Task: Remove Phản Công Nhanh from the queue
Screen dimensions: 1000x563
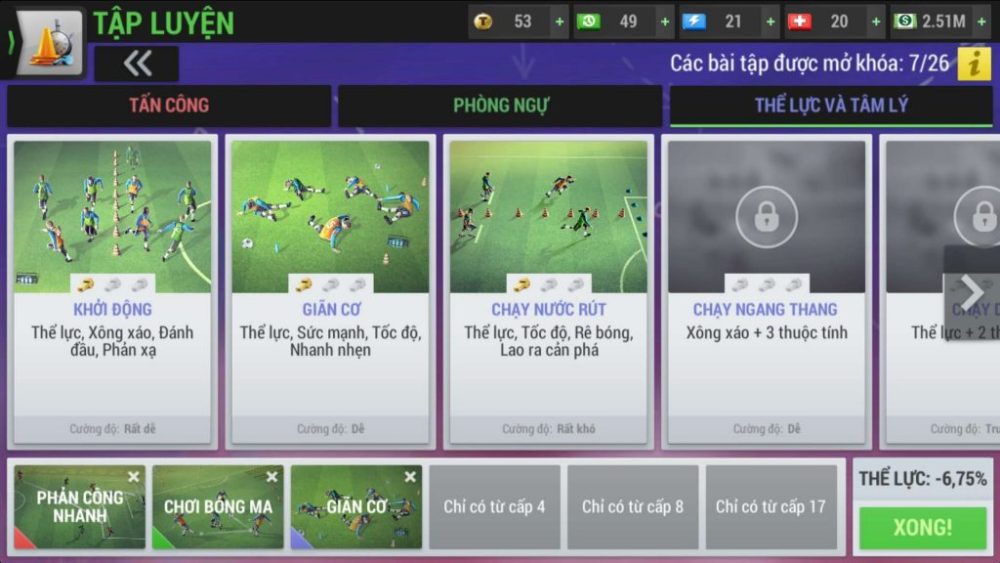Action: click(134, 477)
